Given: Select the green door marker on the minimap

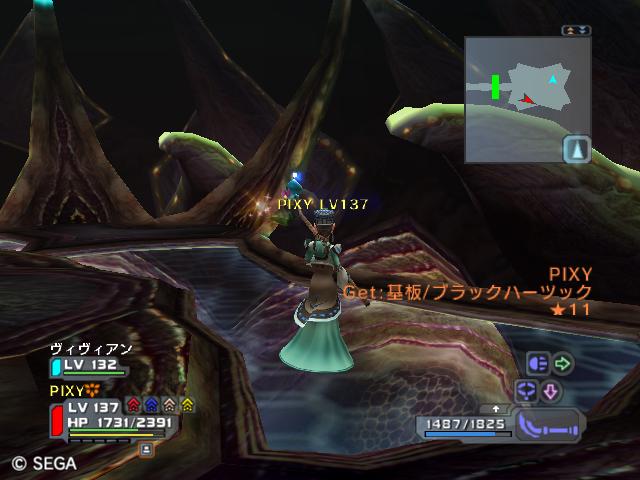Looking at the screenshot, I should (x=496, y=86).
